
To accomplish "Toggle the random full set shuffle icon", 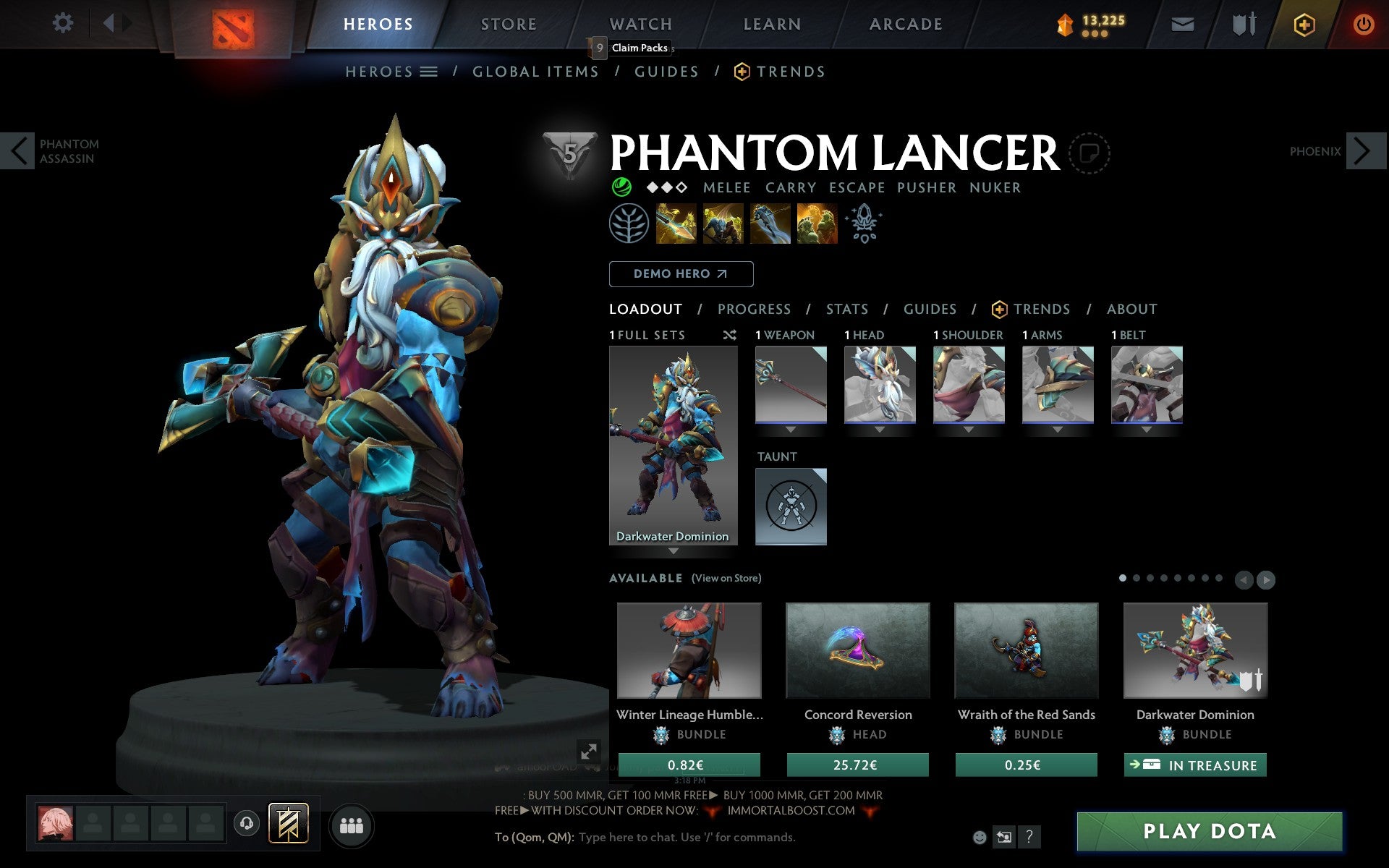I will click(x=729, y=335).
